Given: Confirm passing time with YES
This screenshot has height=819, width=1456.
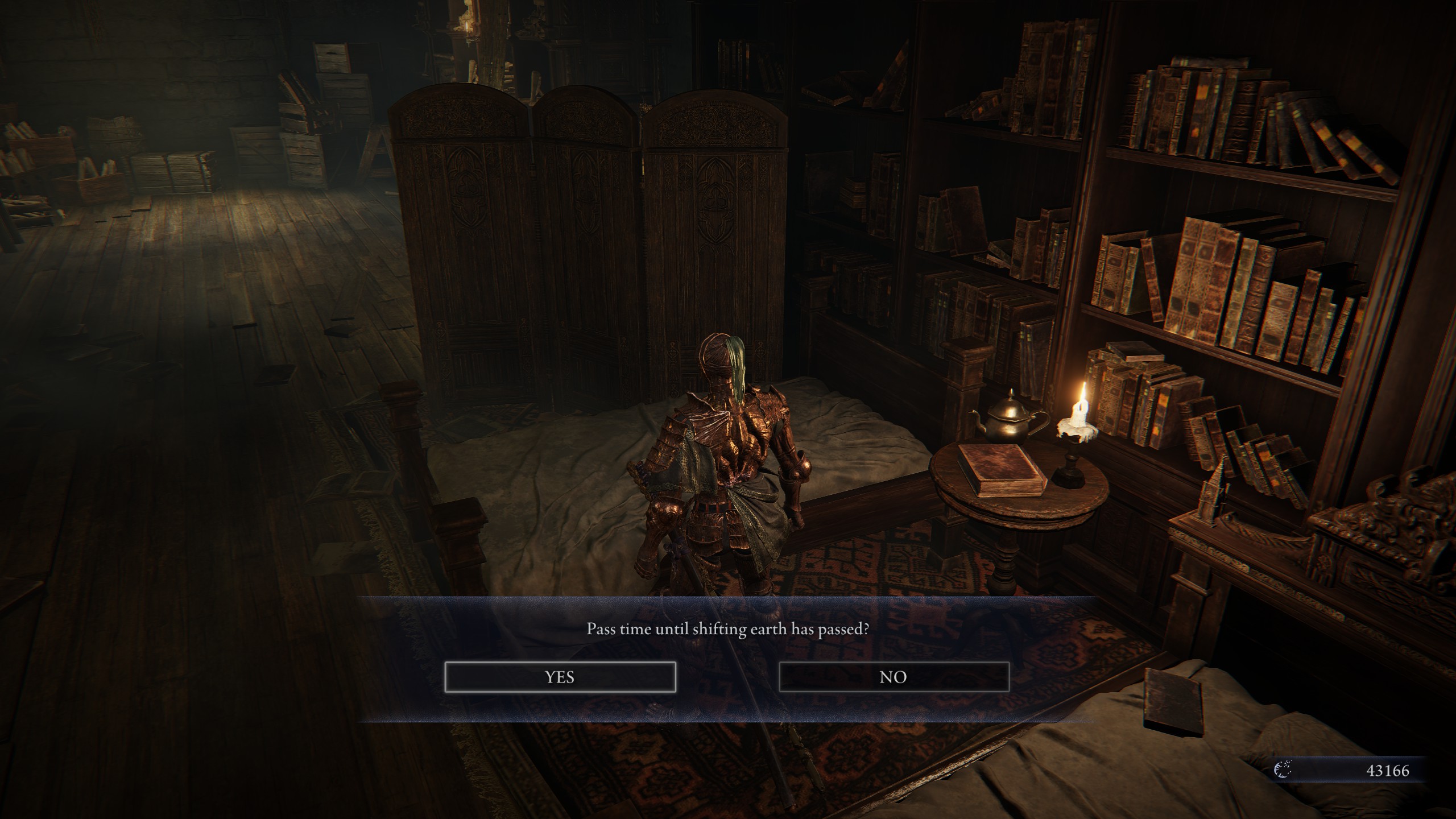Looking at the screenshot, I should [560, 677].
